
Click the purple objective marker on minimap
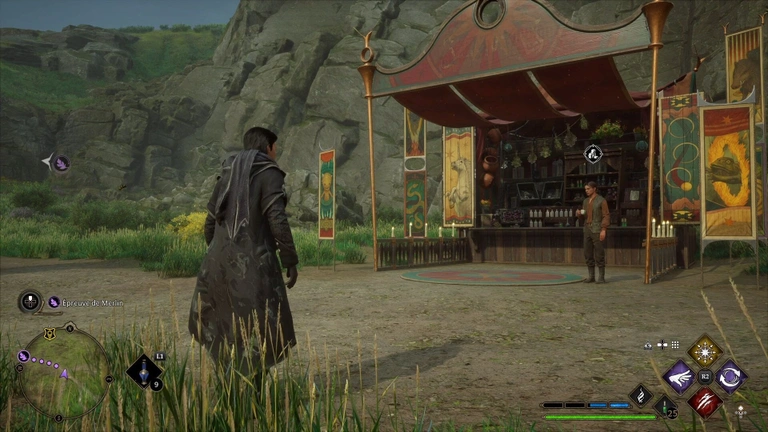(x=23, y=355)
